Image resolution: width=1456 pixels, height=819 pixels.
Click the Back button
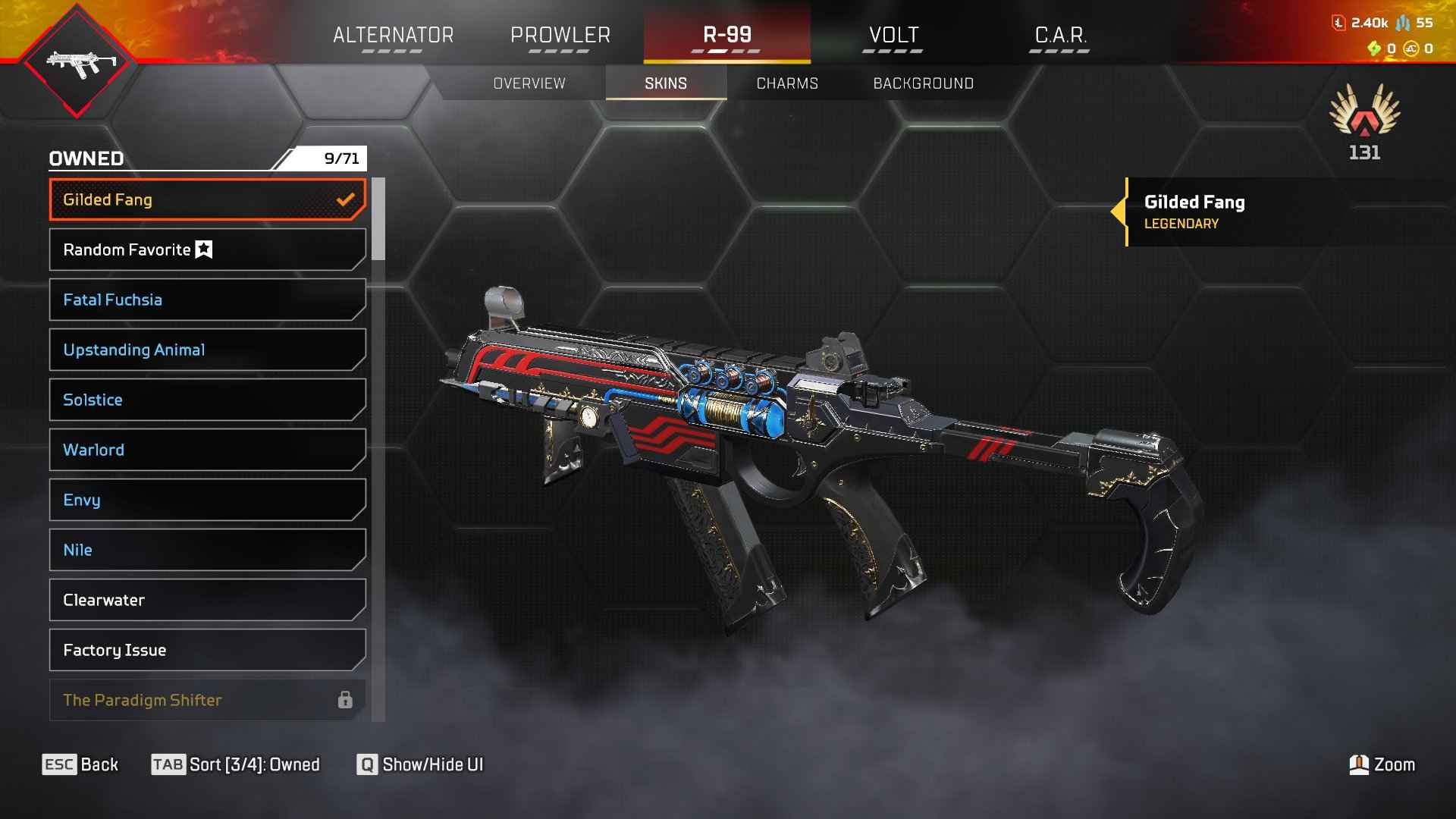point(80,764)
